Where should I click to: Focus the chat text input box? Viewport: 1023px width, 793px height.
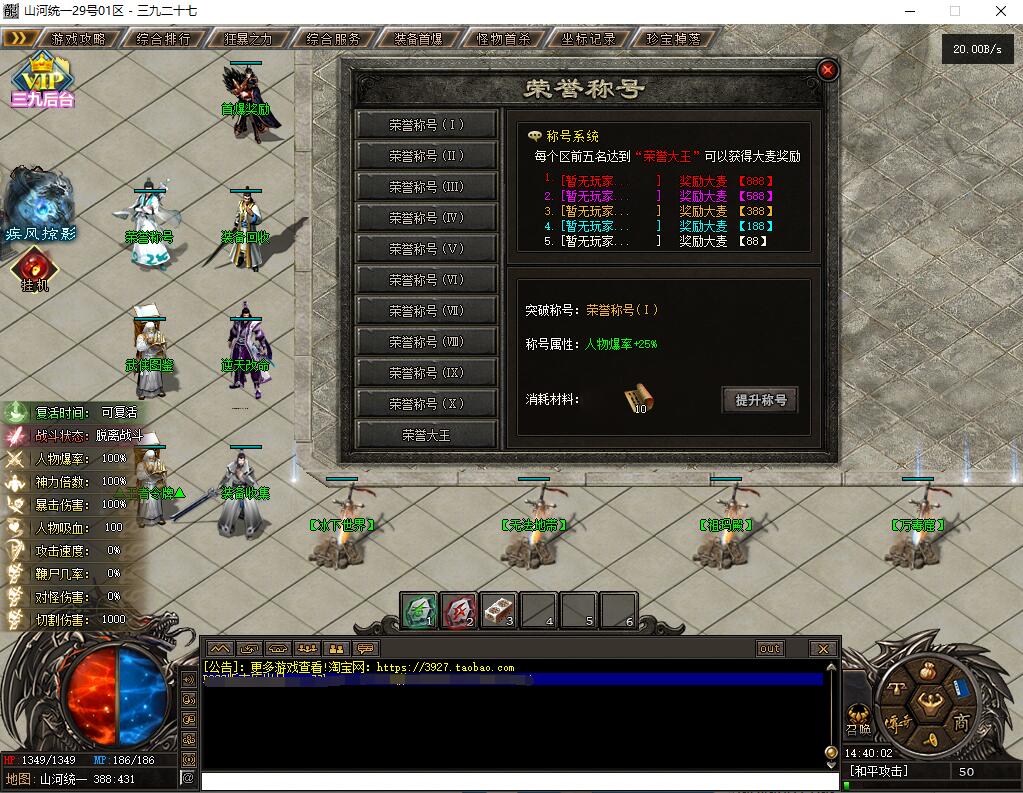coord(515,781)
